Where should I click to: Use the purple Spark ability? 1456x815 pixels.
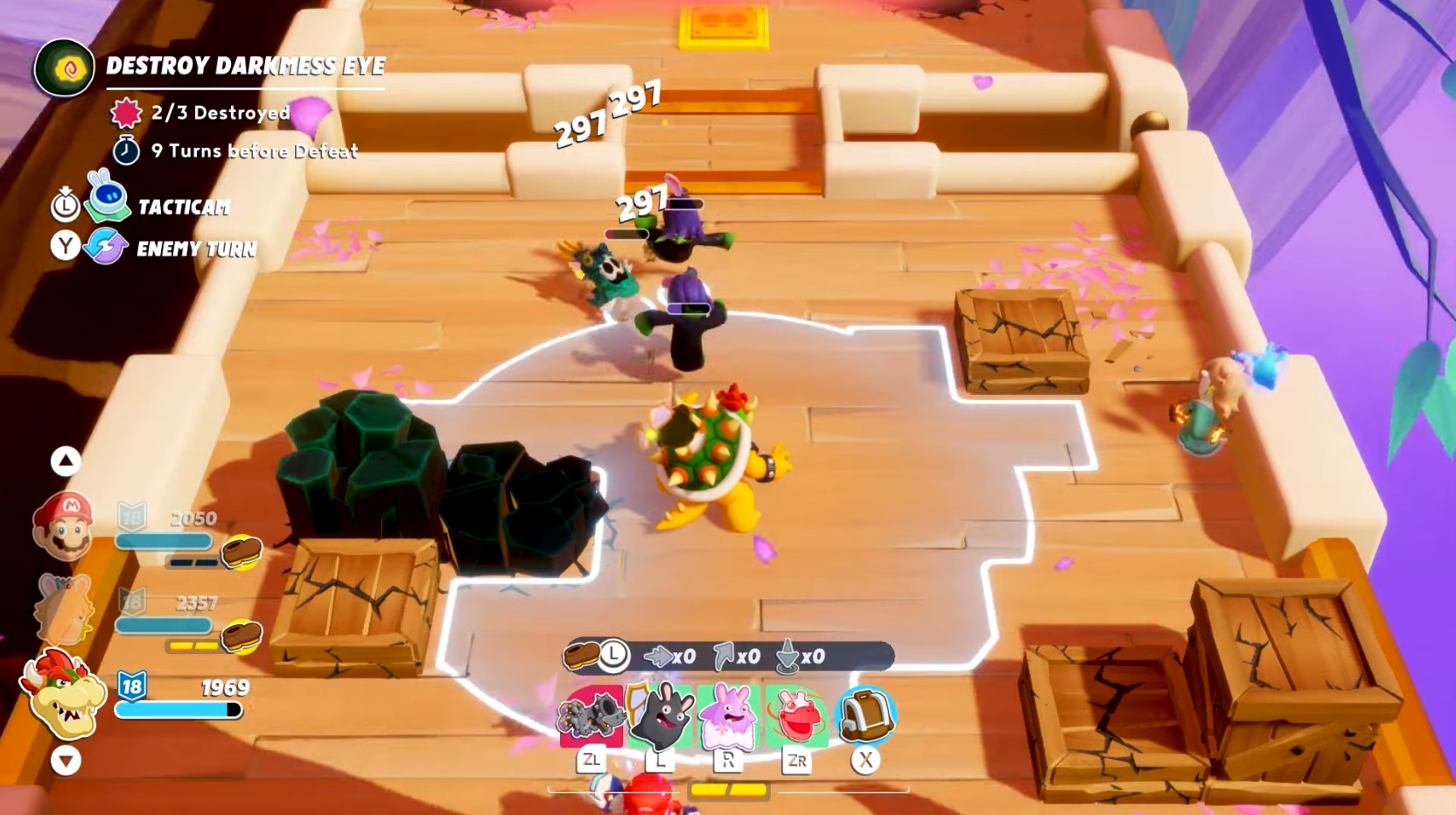click(729, 717)
